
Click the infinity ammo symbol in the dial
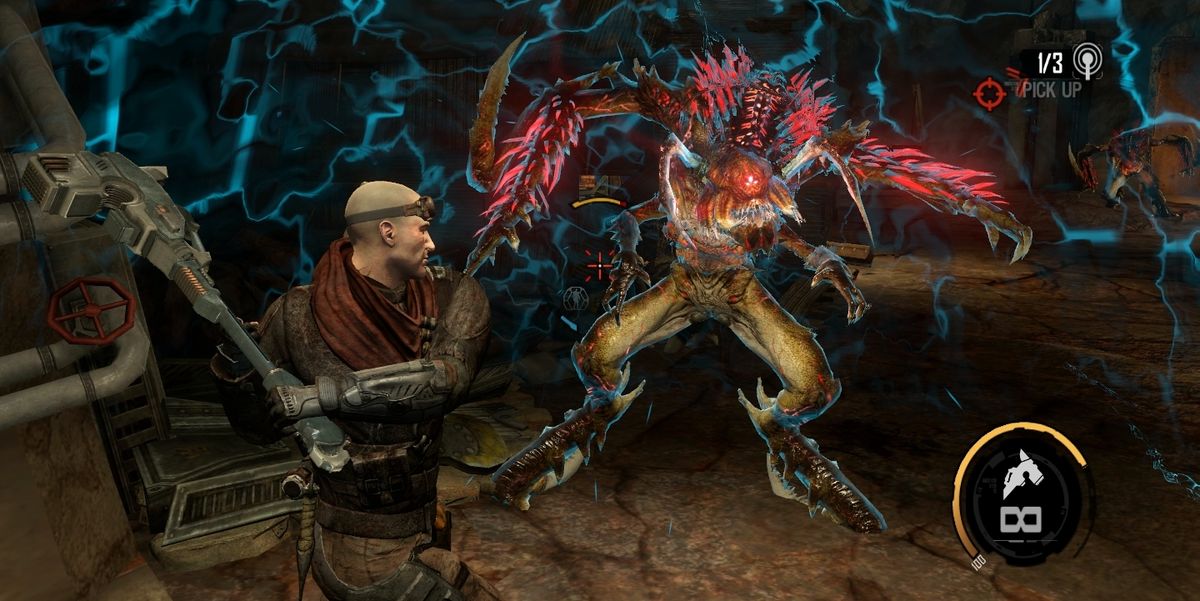tap(1022, 521)
